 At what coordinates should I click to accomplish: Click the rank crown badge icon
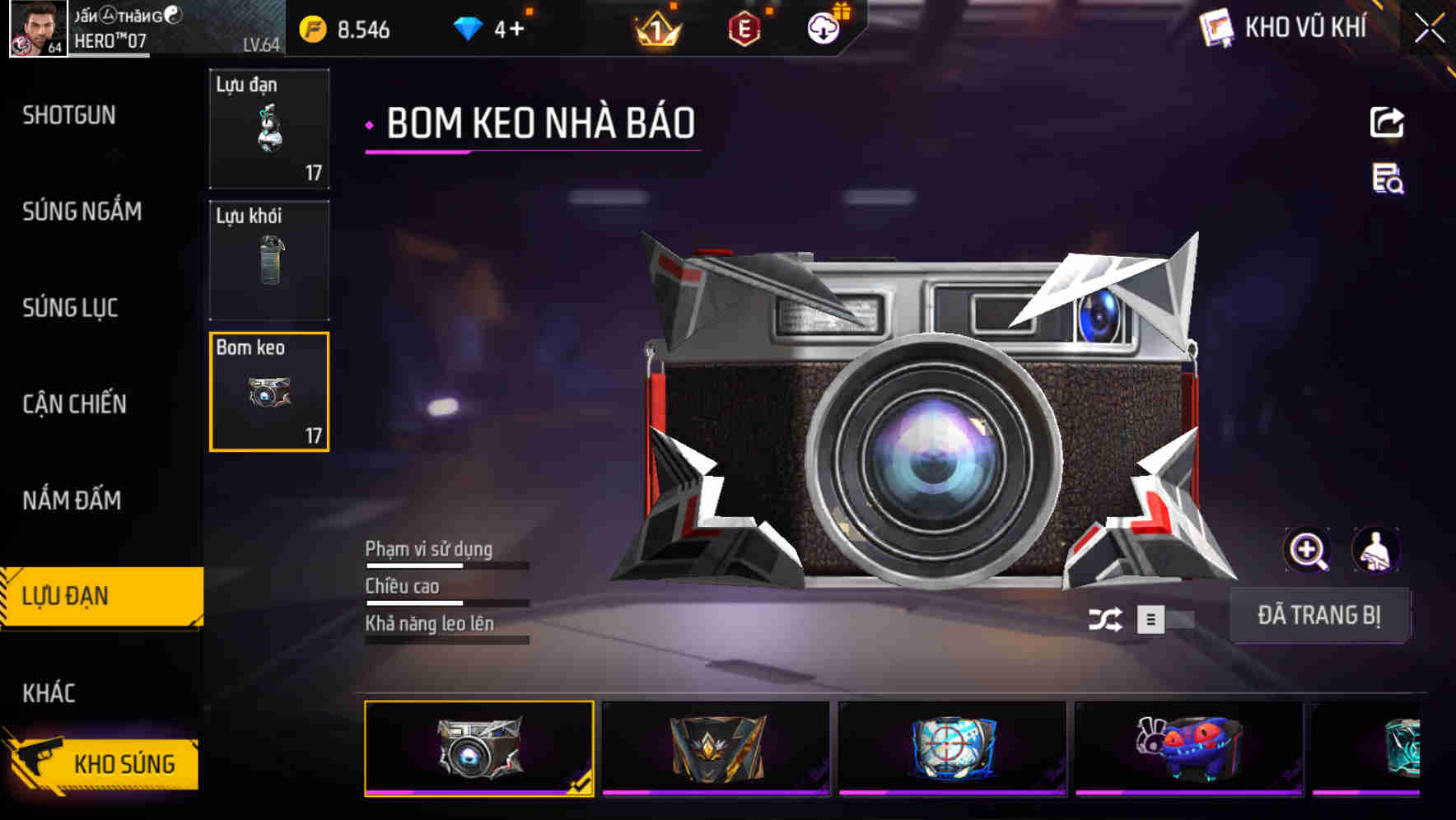click(656, 27)
